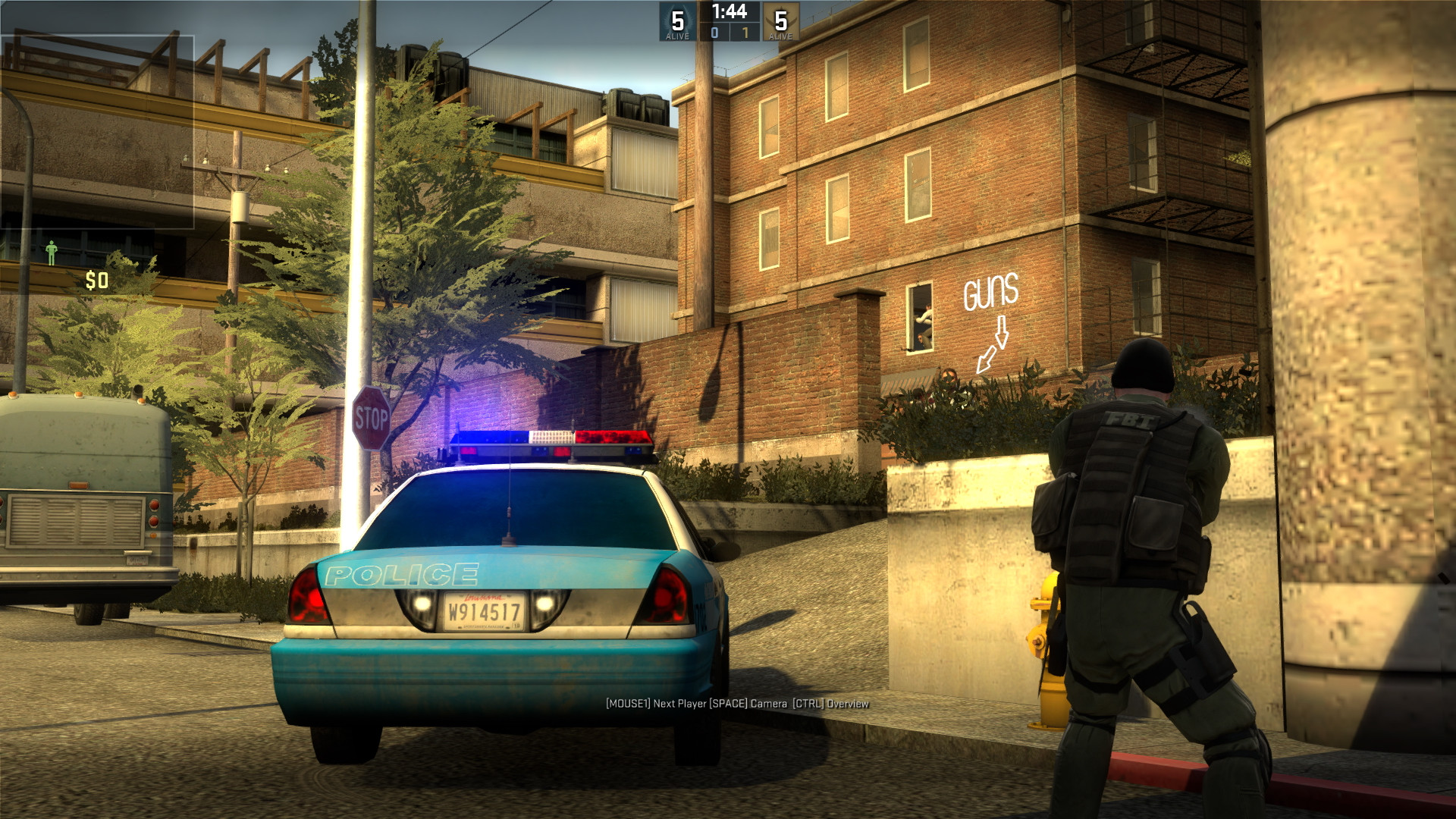The height and width of the screenshot is (819, 1456).
Task: Toggle the round timer showing 1:44
Action: tap(728, 12)
